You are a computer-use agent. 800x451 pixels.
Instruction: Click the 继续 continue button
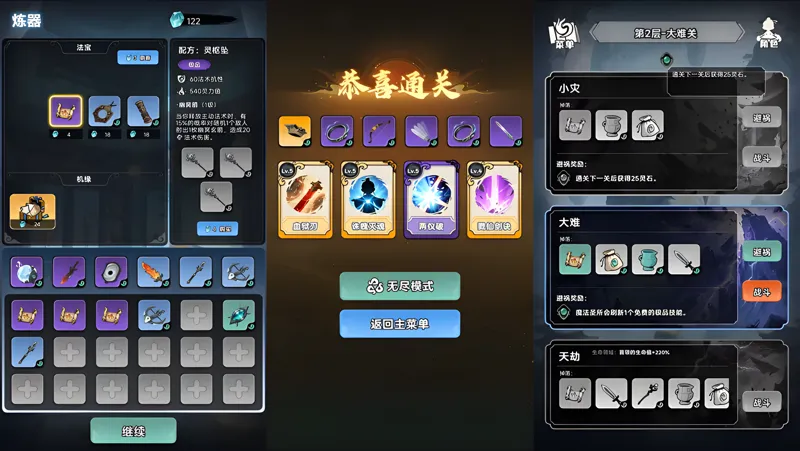coord(133,430)
